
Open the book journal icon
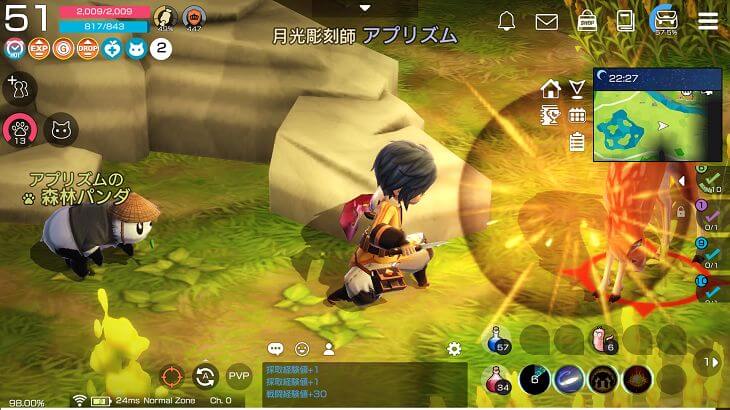626,21
